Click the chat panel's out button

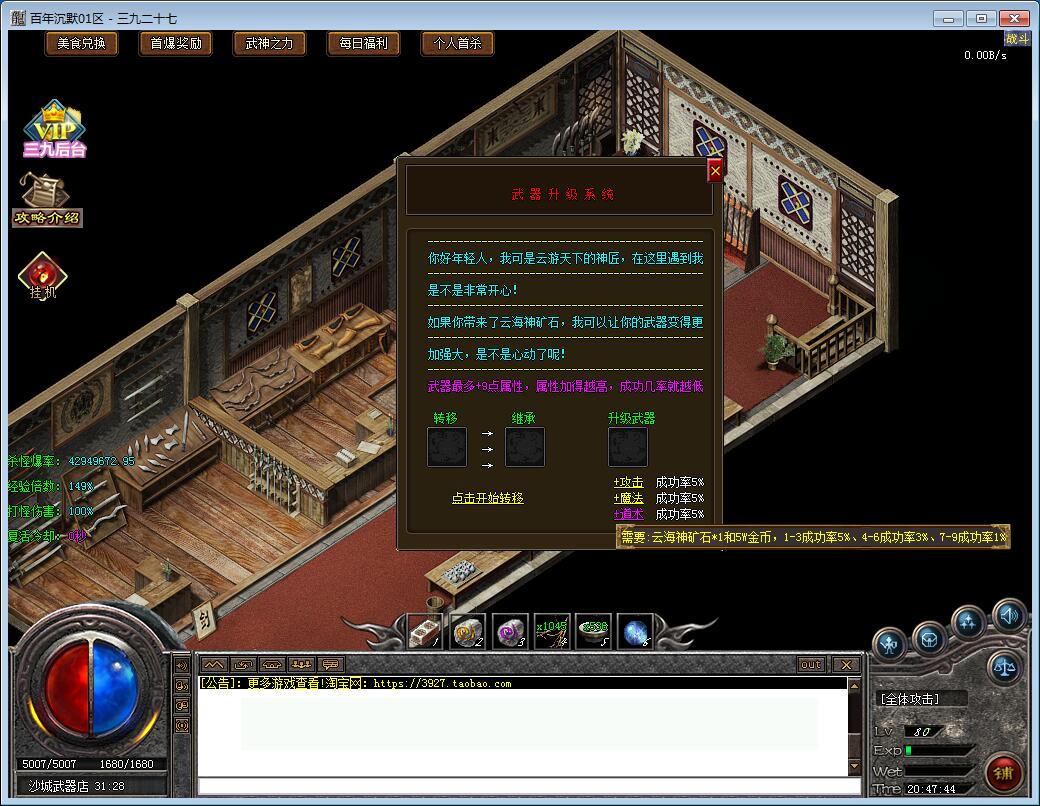click(x=811, y=665)
